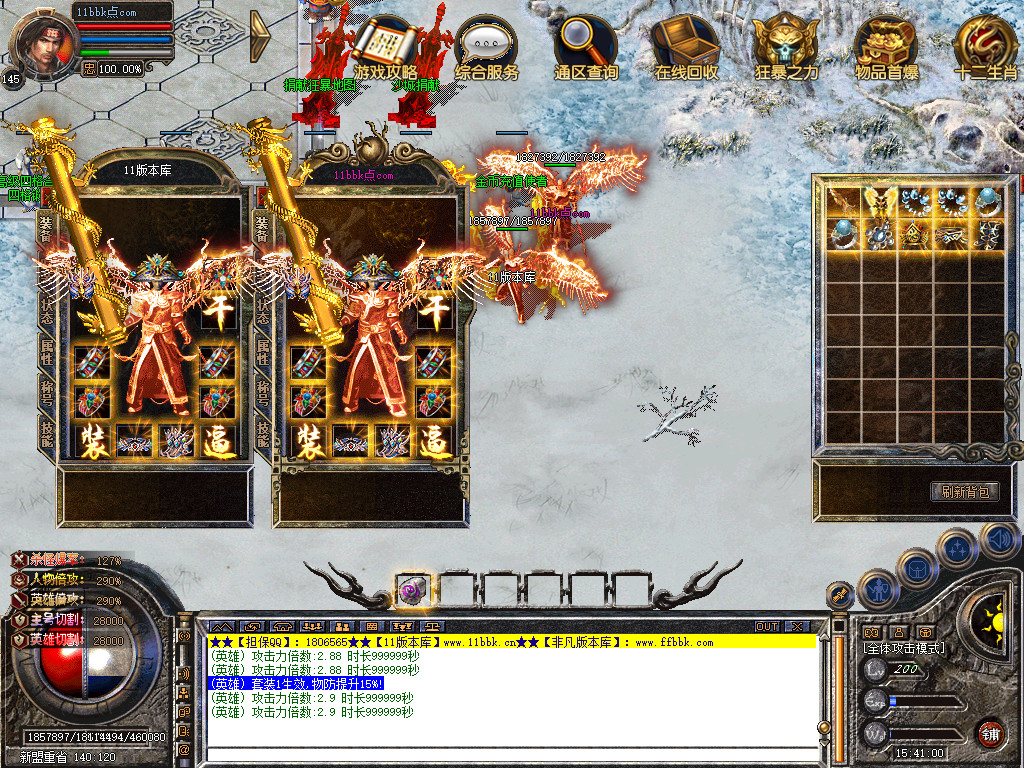Open the 技能 skills tab on the left panel
The image size is (1024, 768).
coord(46,432)
